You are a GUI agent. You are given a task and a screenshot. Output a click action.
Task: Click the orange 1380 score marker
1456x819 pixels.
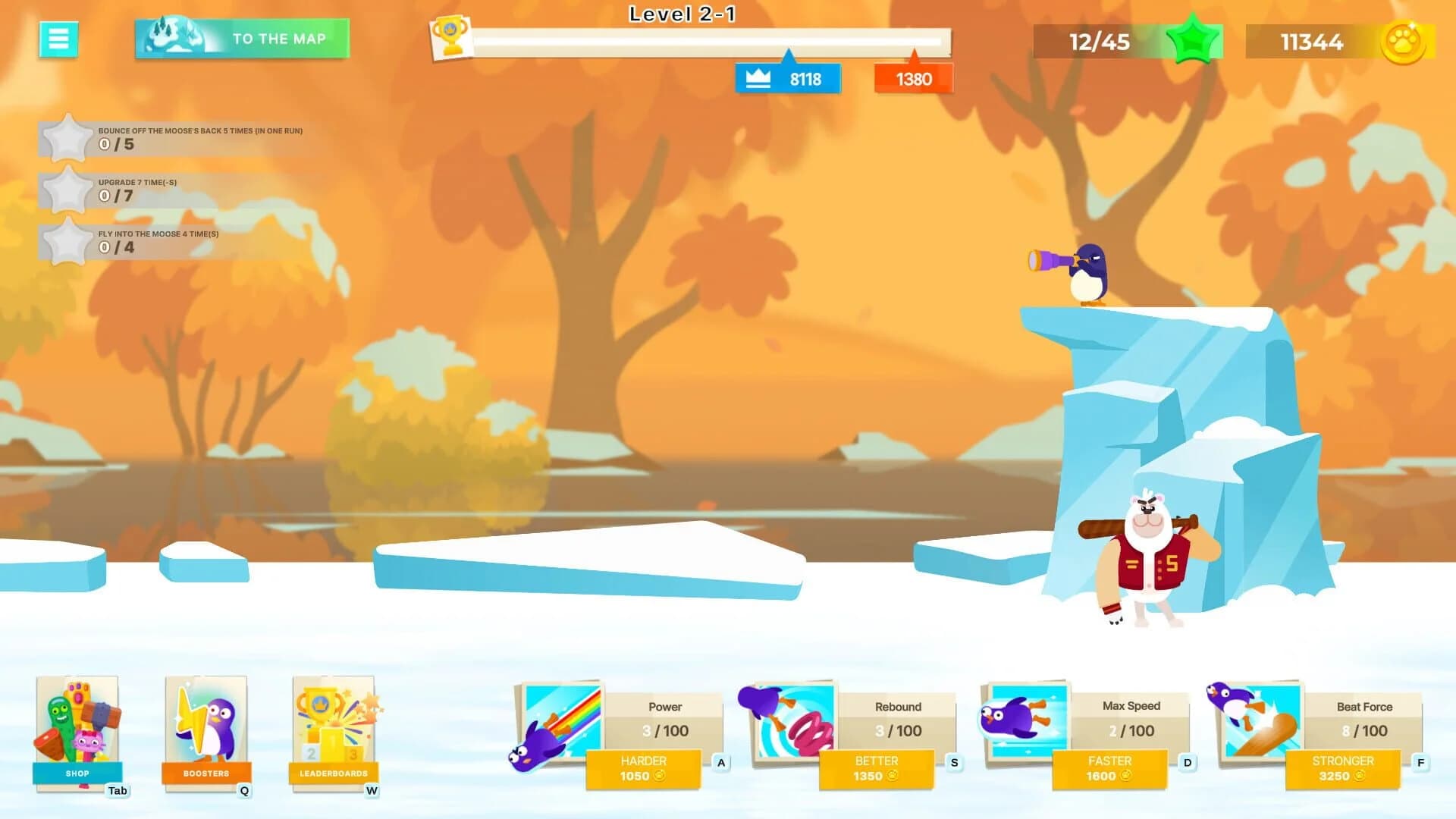coord(914,79)
